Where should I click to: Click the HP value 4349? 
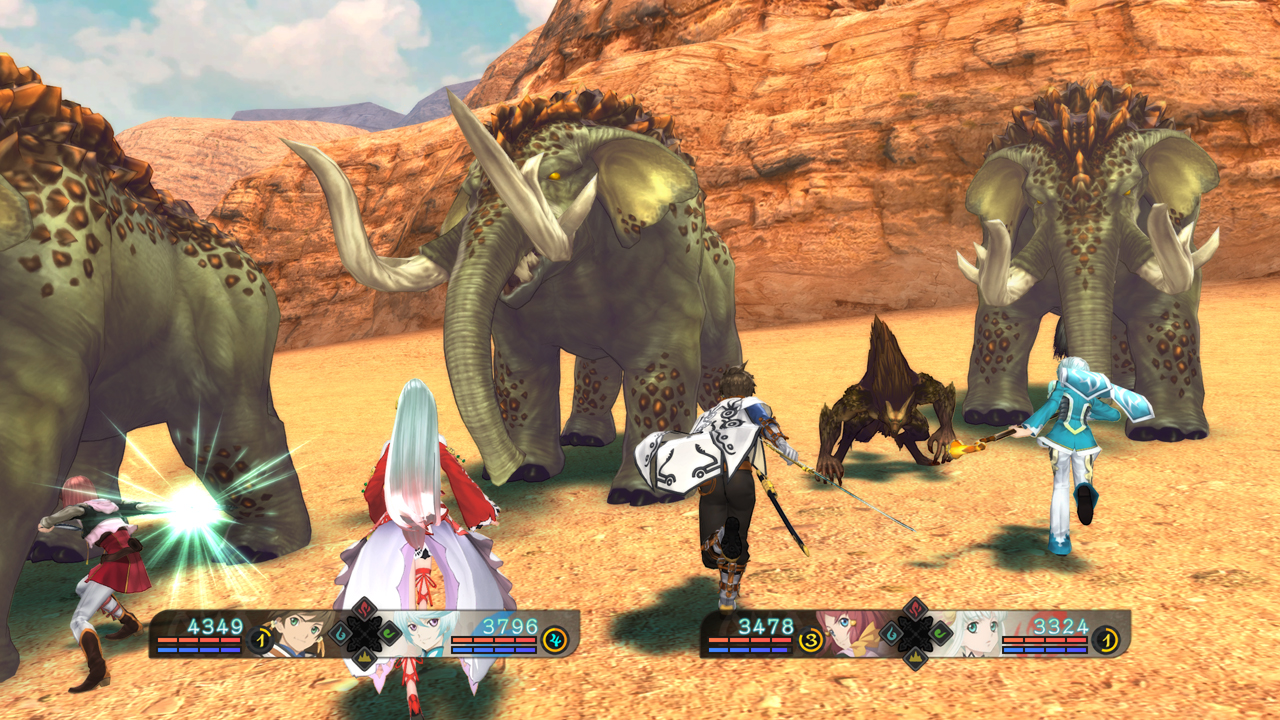pos(215,622)
